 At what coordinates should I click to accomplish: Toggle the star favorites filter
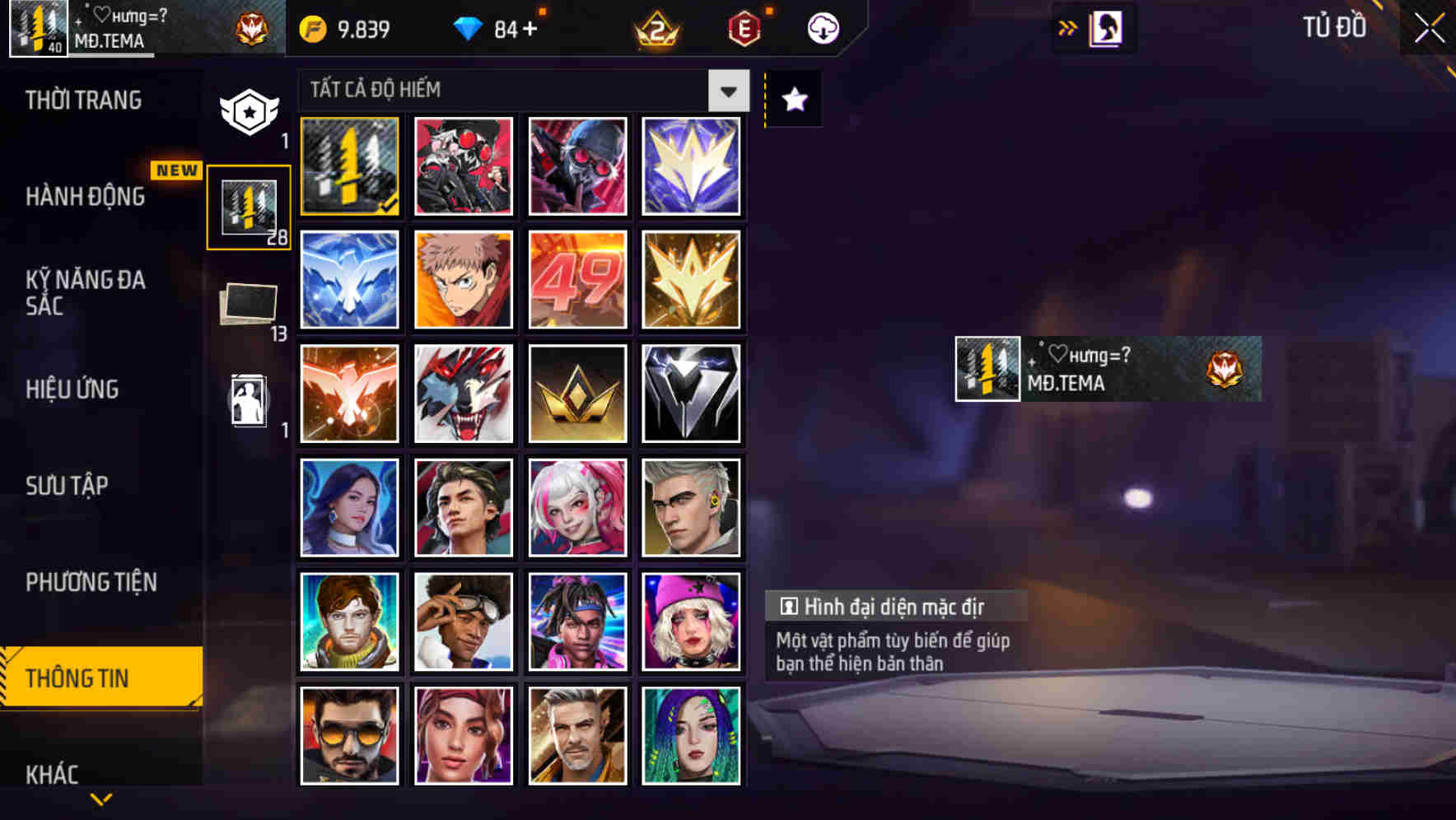[x=793, y=99]
